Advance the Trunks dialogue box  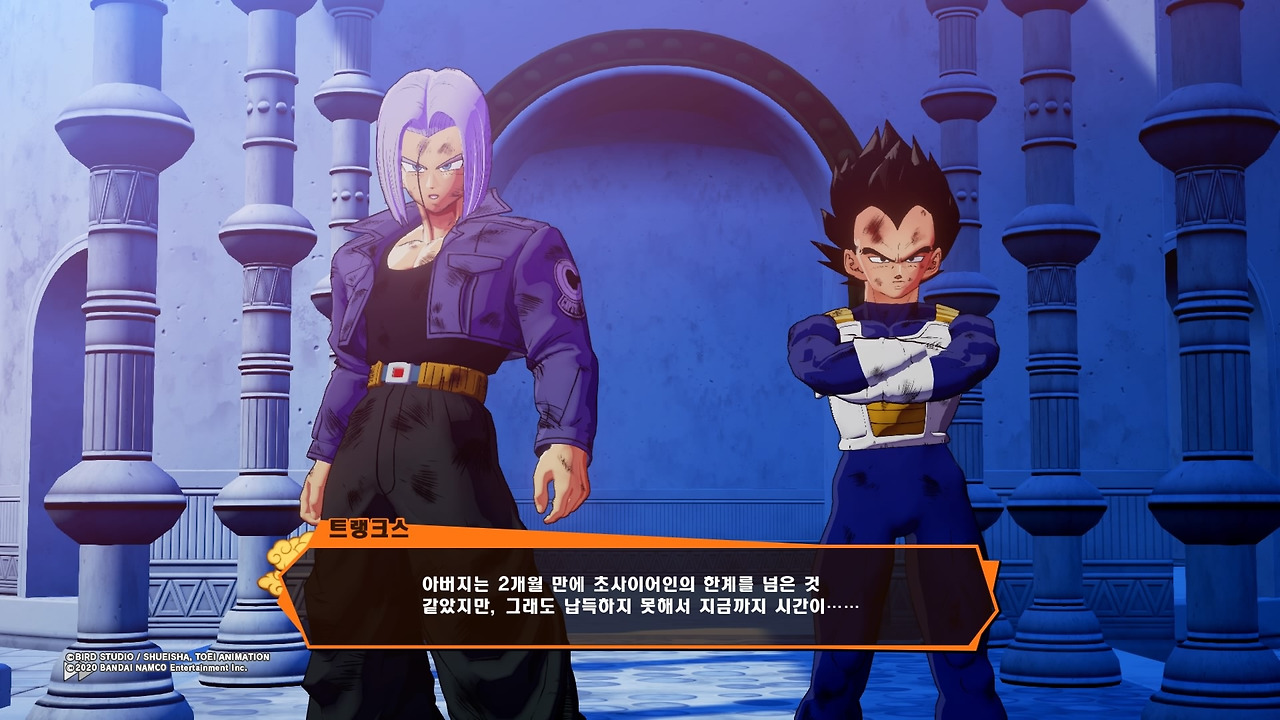point(640,596)
